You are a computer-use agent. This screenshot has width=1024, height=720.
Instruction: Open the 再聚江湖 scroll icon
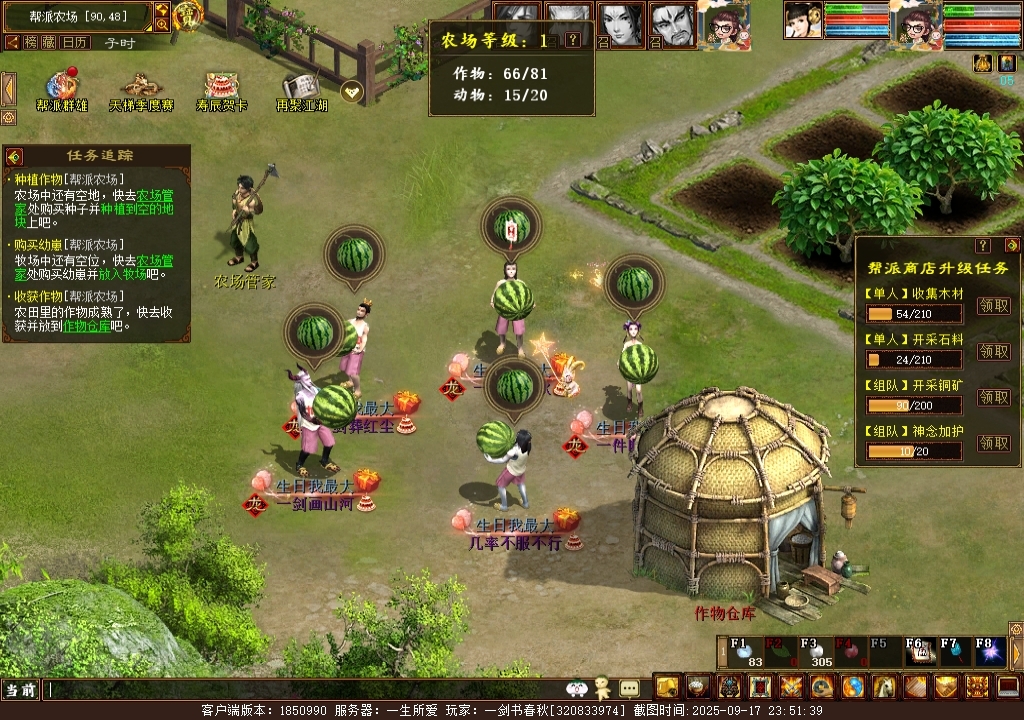[301, 87]
